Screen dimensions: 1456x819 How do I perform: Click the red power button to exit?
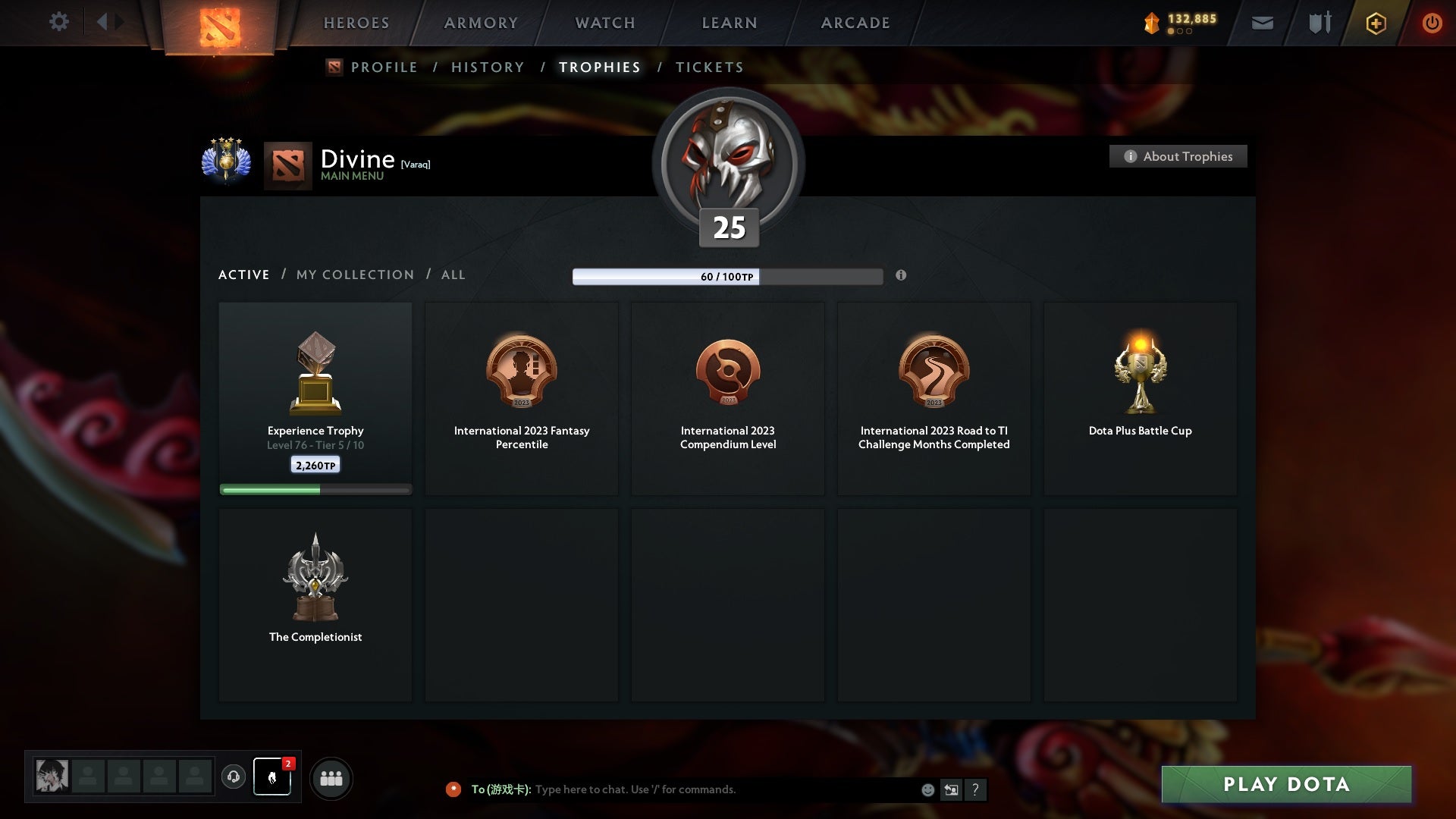[1432, 23]
